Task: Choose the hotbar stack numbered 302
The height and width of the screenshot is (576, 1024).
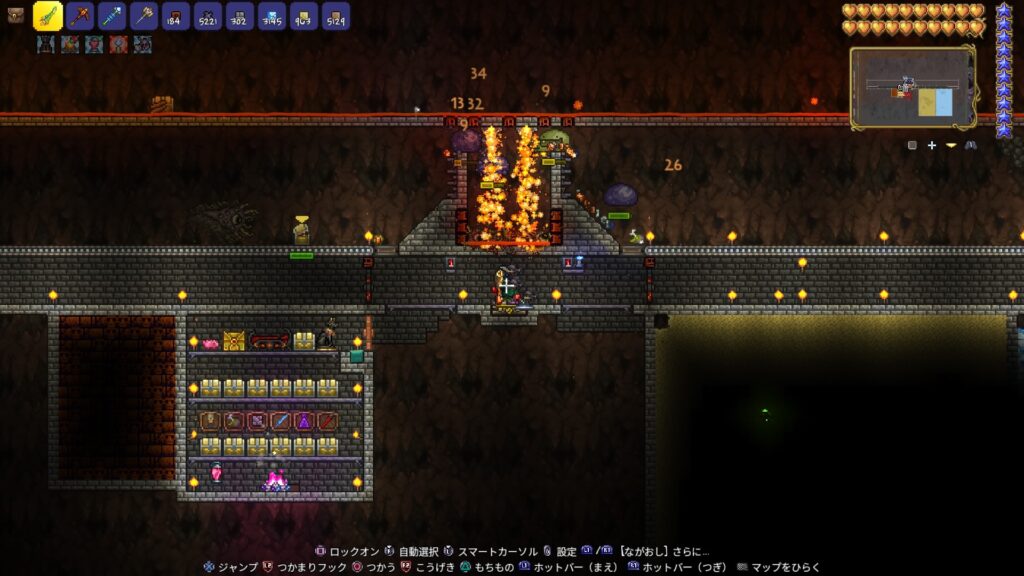Action: 240,16
